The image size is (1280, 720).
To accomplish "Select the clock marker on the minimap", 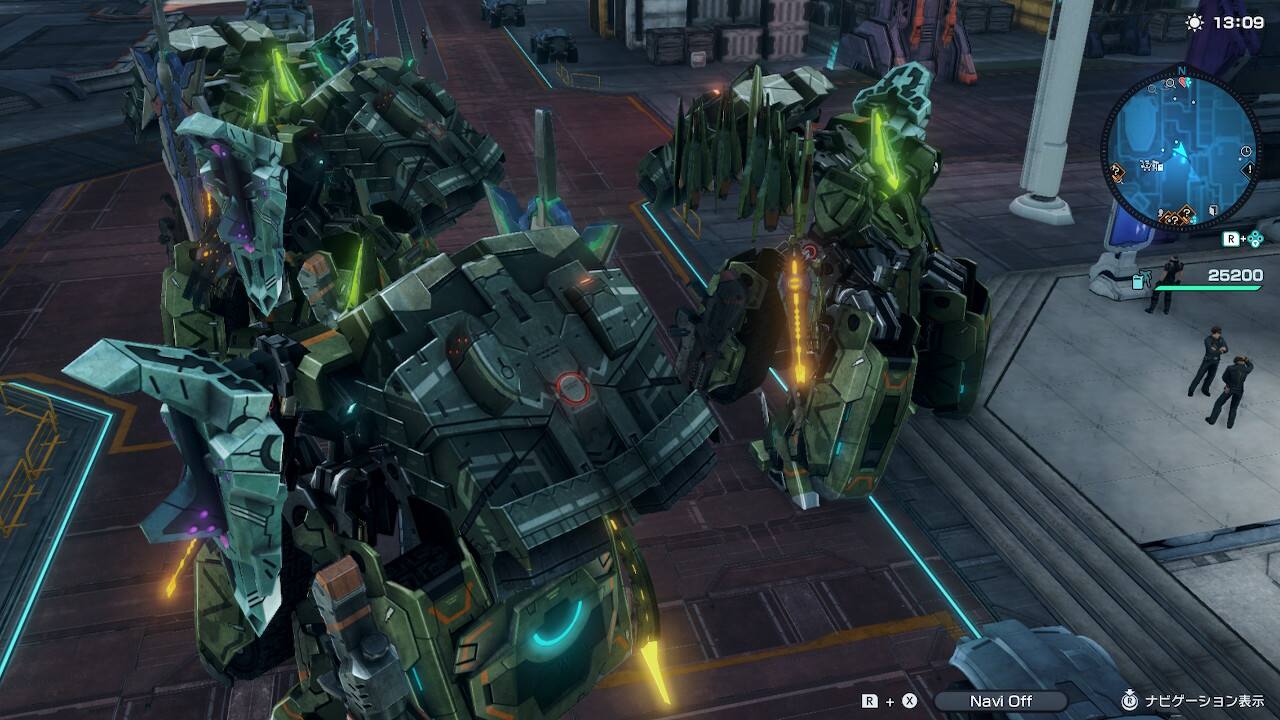I will [1246, 151].
